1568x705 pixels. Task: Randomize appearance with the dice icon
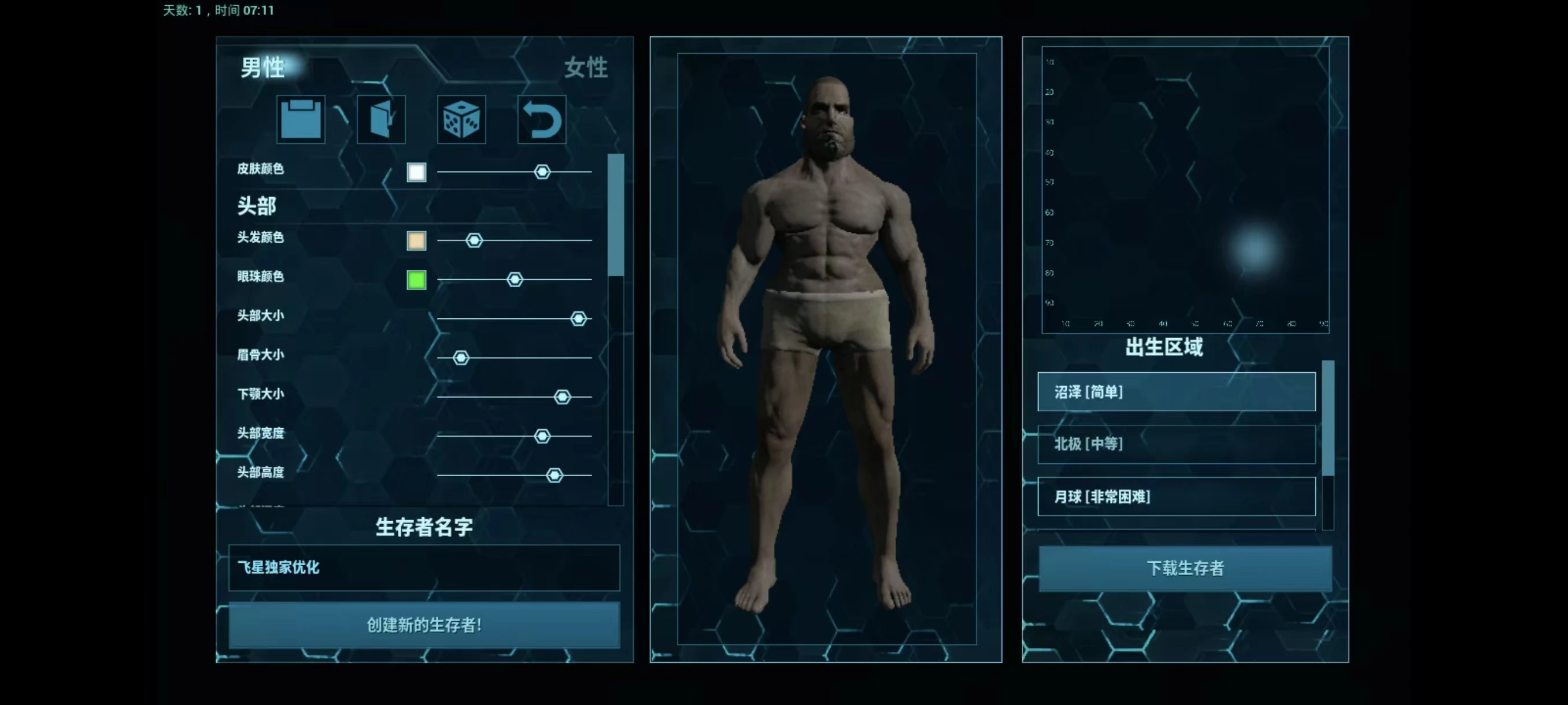point(461,119)
